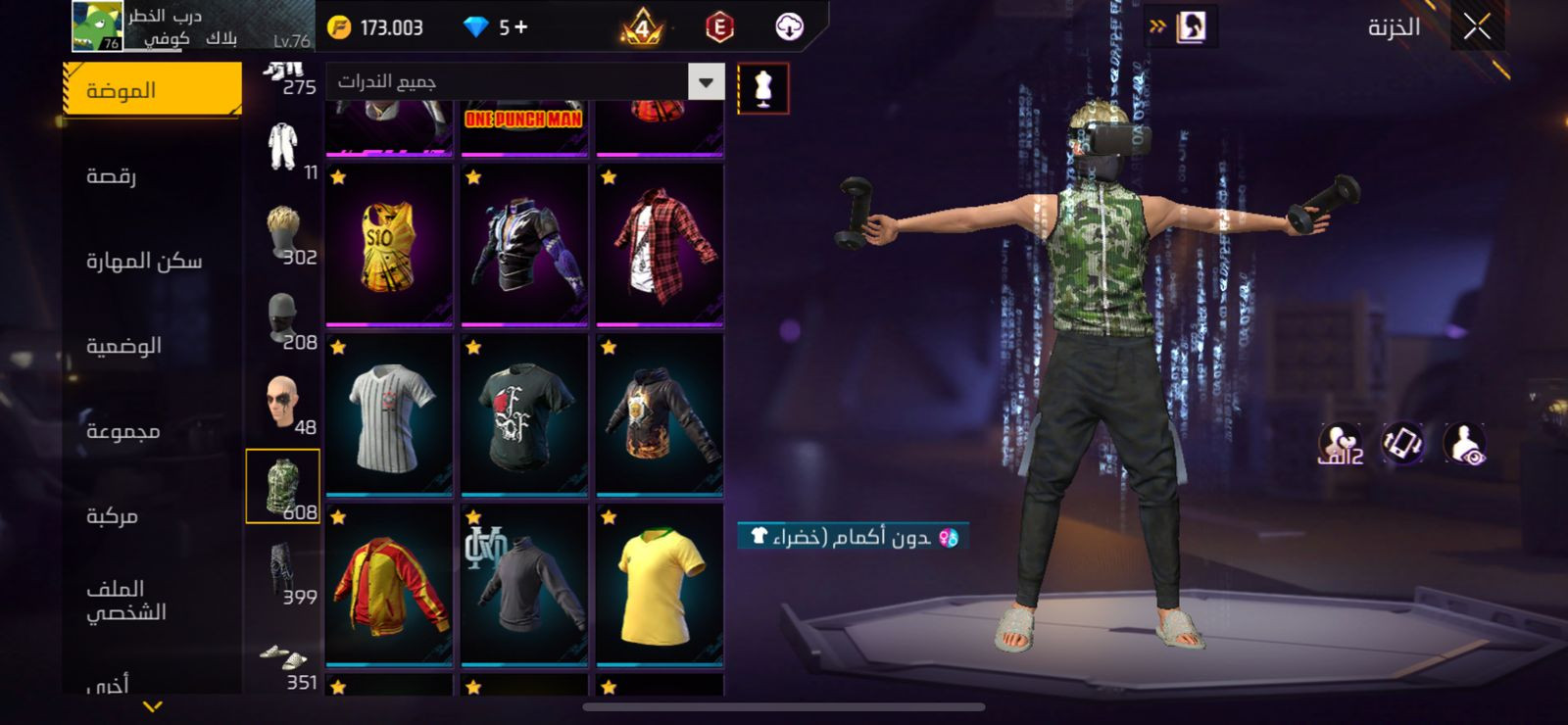1568x725 pixels.
Task: Equip the red plaid flannel shirt
Action: pyautogui.click(x=660, y=245)
